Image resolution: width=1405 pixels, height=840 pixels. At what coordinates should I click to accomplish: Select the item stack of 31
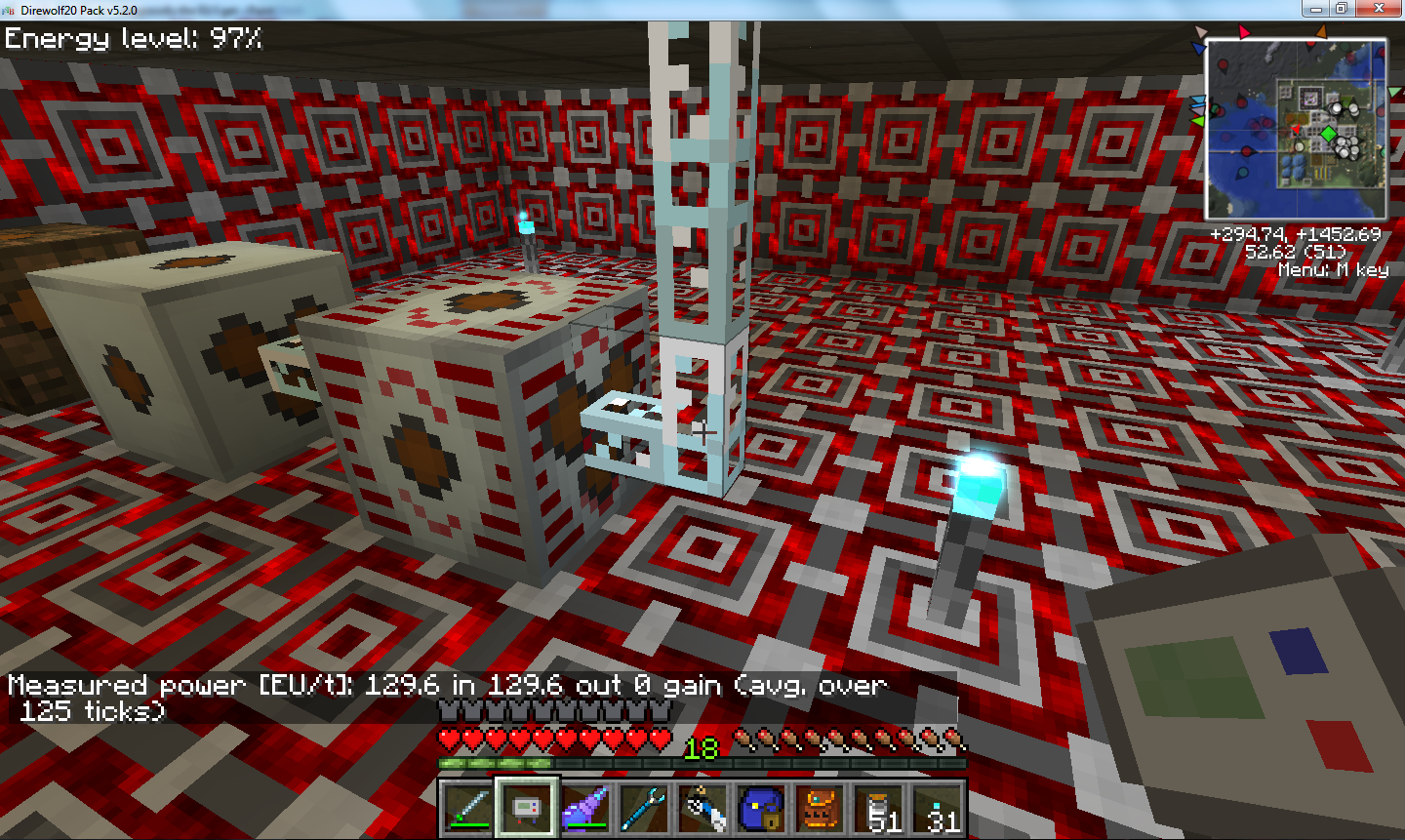point(938,807)
